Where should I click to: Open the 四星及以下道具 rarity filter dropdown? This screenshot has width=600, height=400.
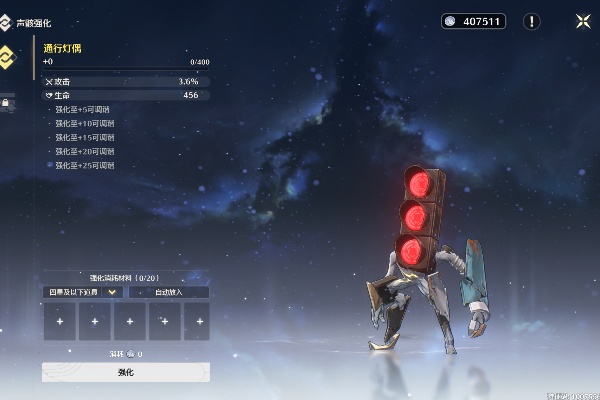[x=84, y=292]
